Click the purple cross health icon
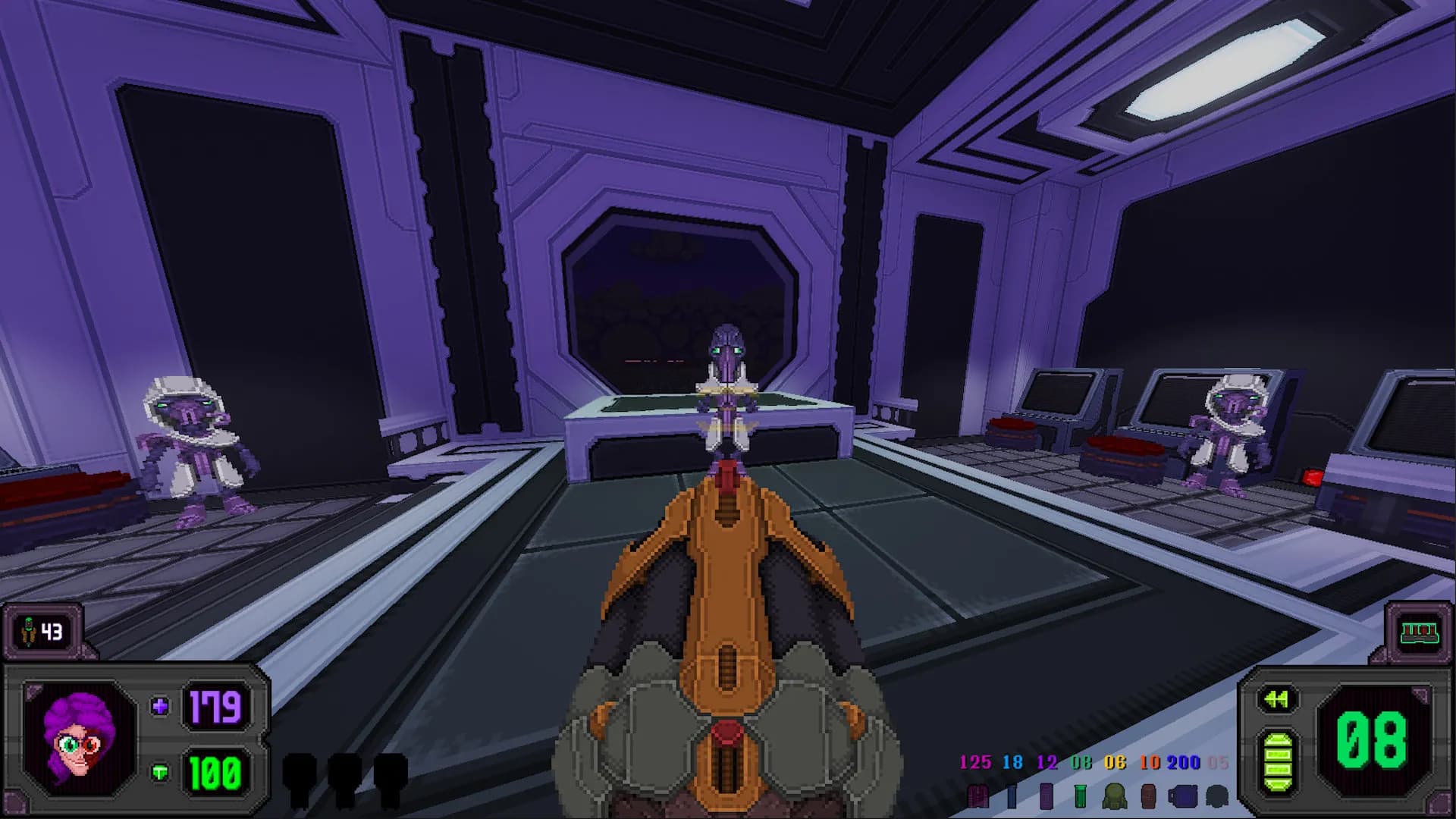The image size is (1456, 819). pyautogui.click(x=160, y=707)
